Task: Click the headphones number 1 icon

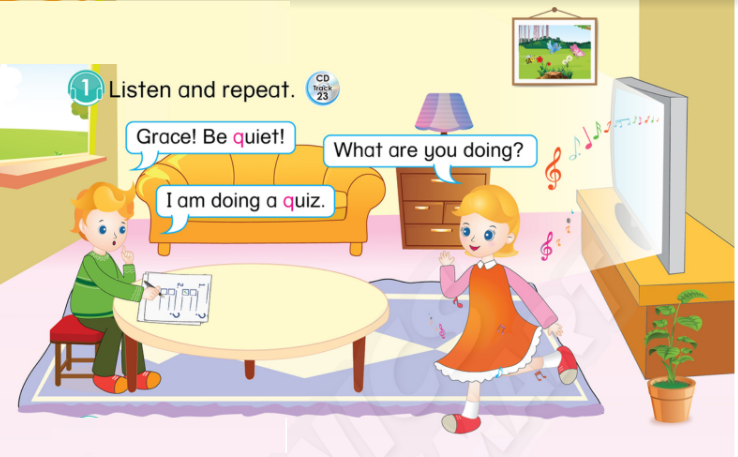Action: pos(86,88)
